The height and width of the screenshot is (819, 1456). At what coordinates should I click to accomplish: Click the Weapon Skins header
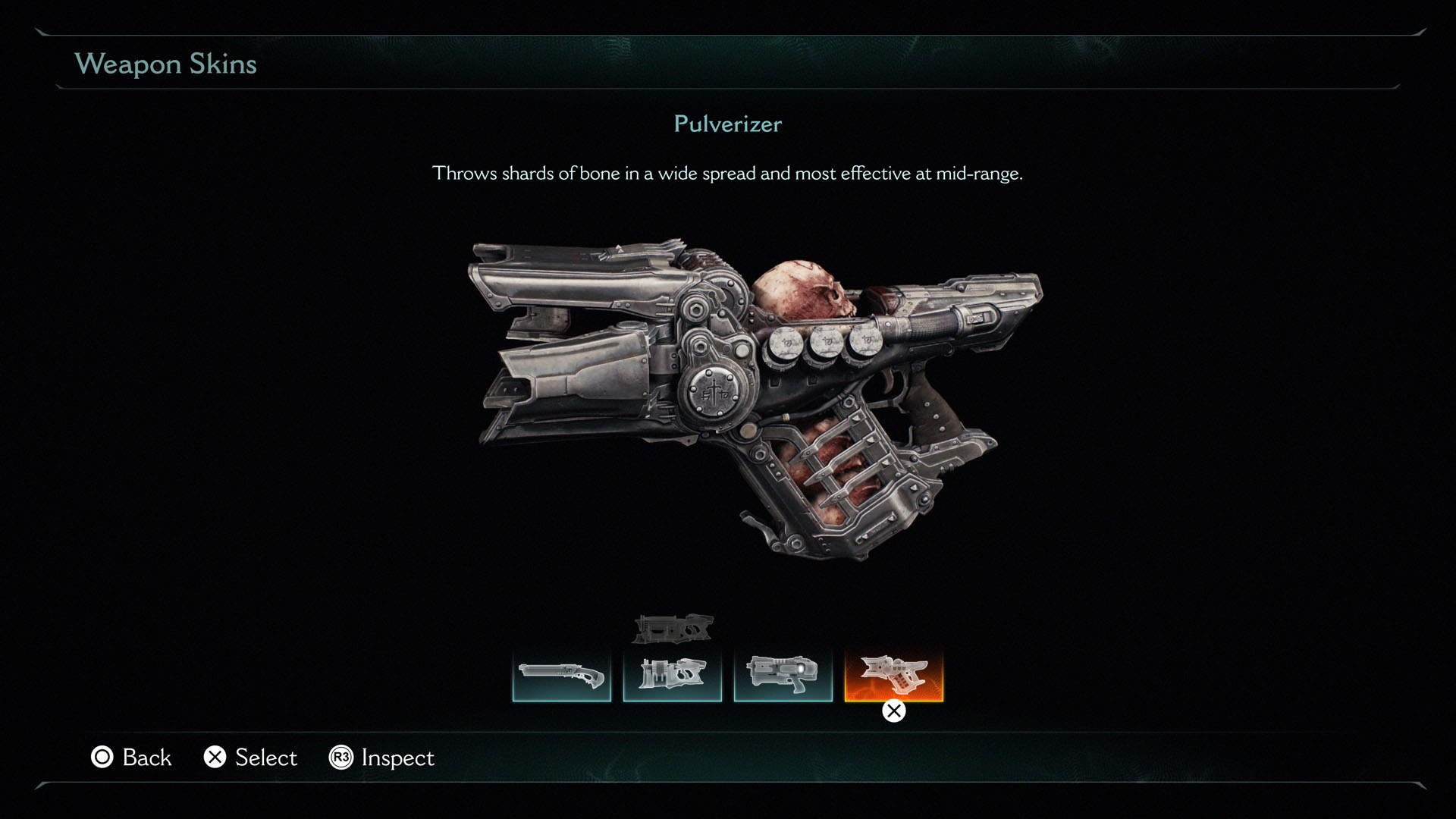tap(166, 64)
